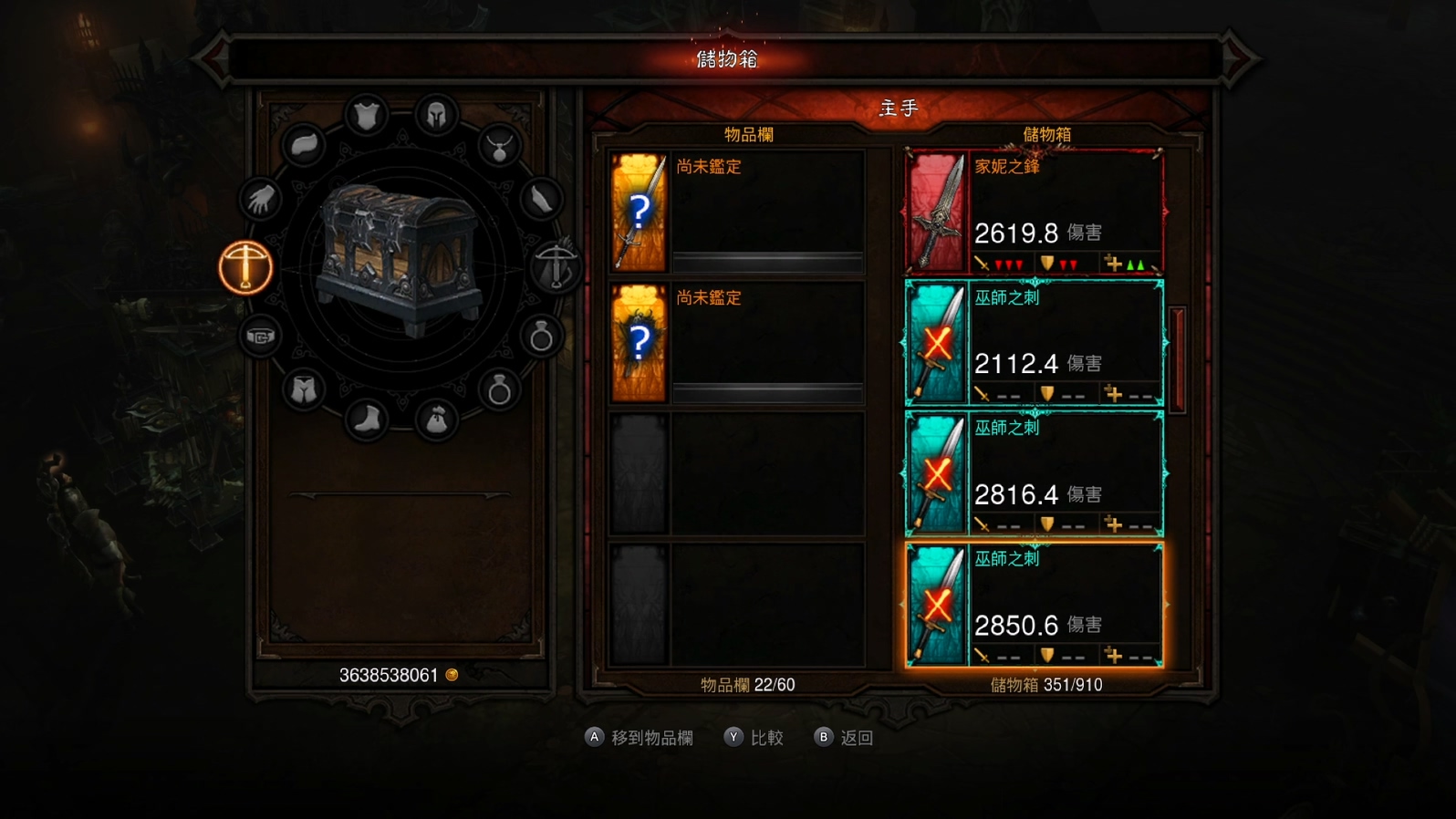Select the amulet slot icon
Image resolution: width=1456 pixels, height=819 pixels.
pos(499,145)
